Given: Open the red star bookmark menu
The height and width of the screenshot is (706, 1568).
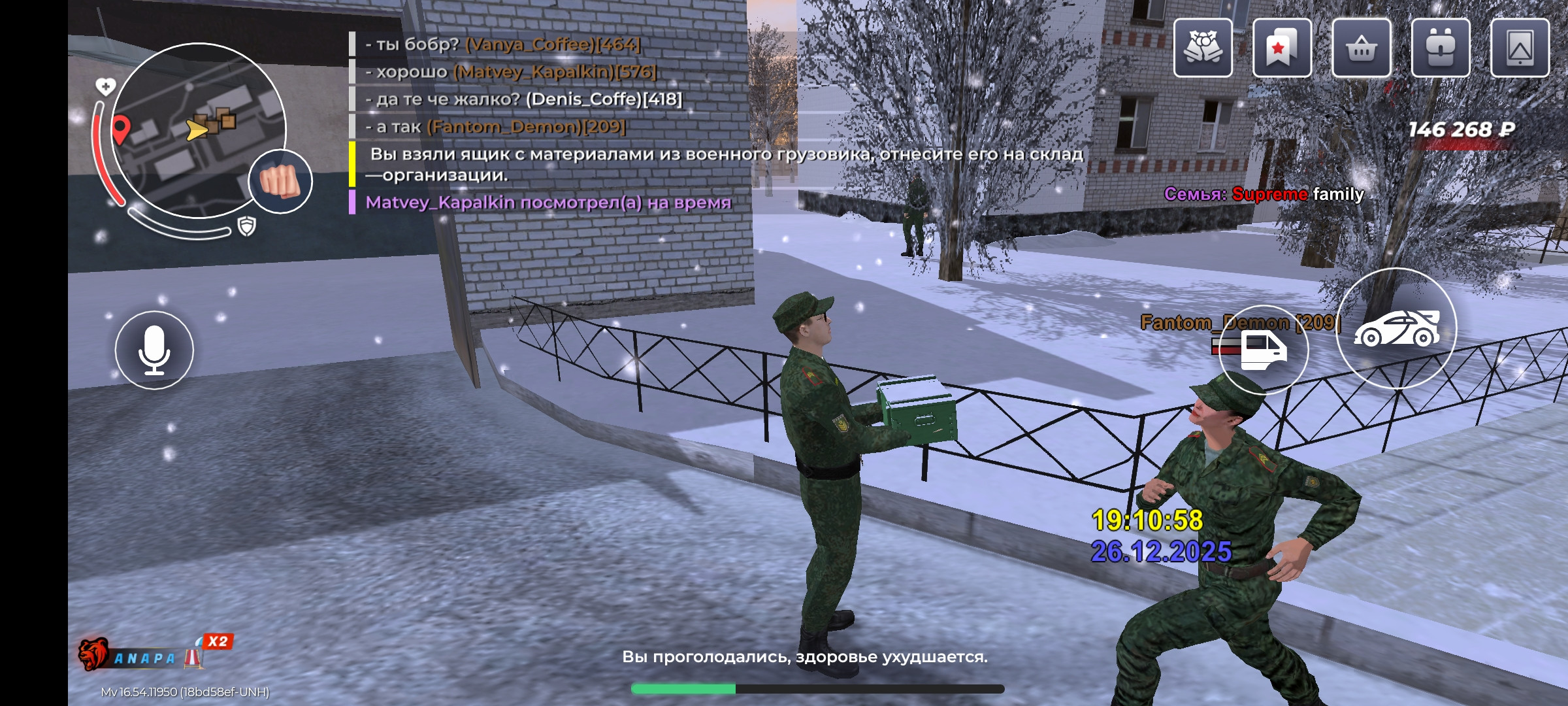Looking at the screenshot, I should pyautogui.click(x=1282, y=48).
